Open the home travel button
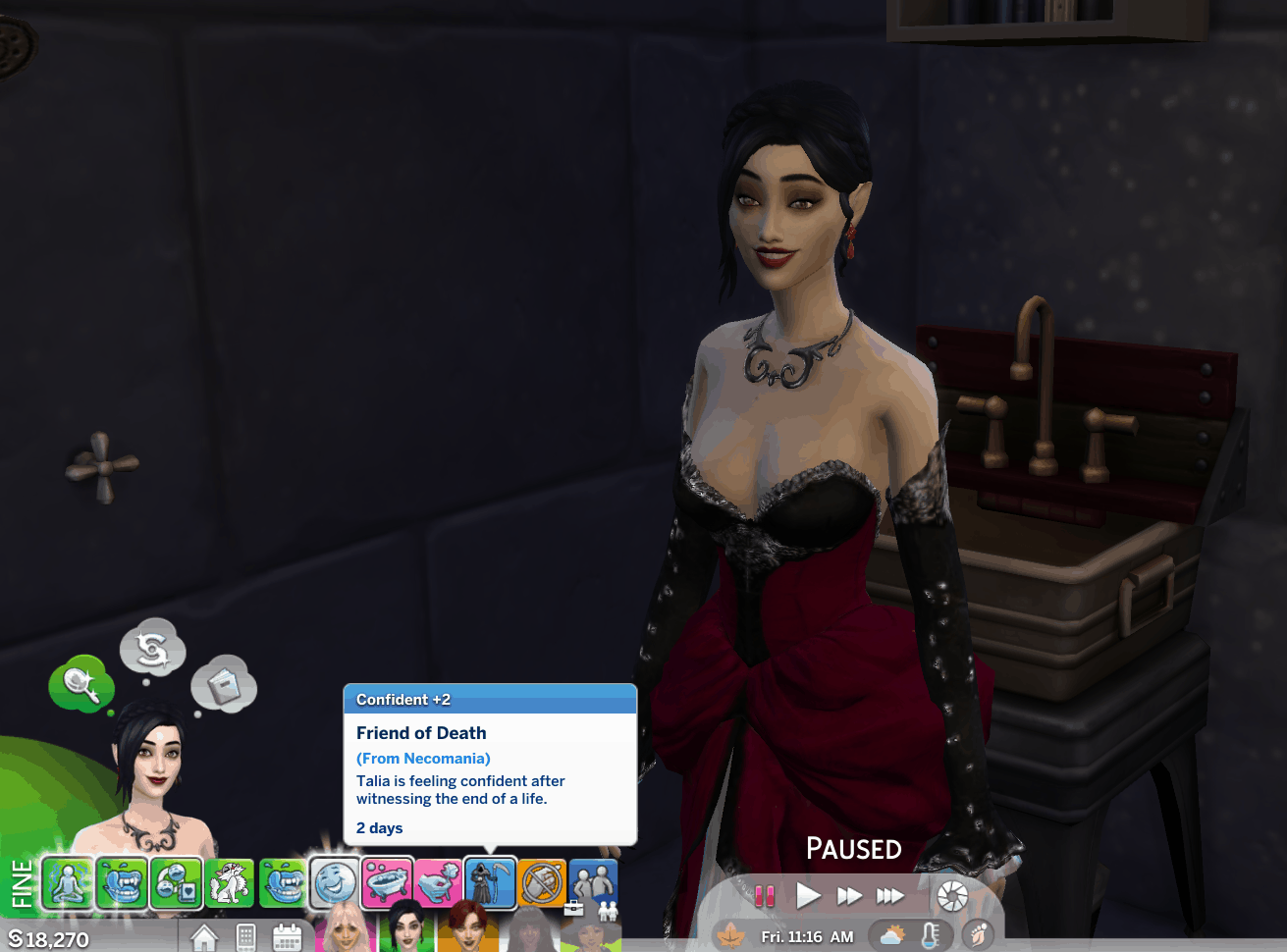The image size is (1287, 952). point(204,937)
